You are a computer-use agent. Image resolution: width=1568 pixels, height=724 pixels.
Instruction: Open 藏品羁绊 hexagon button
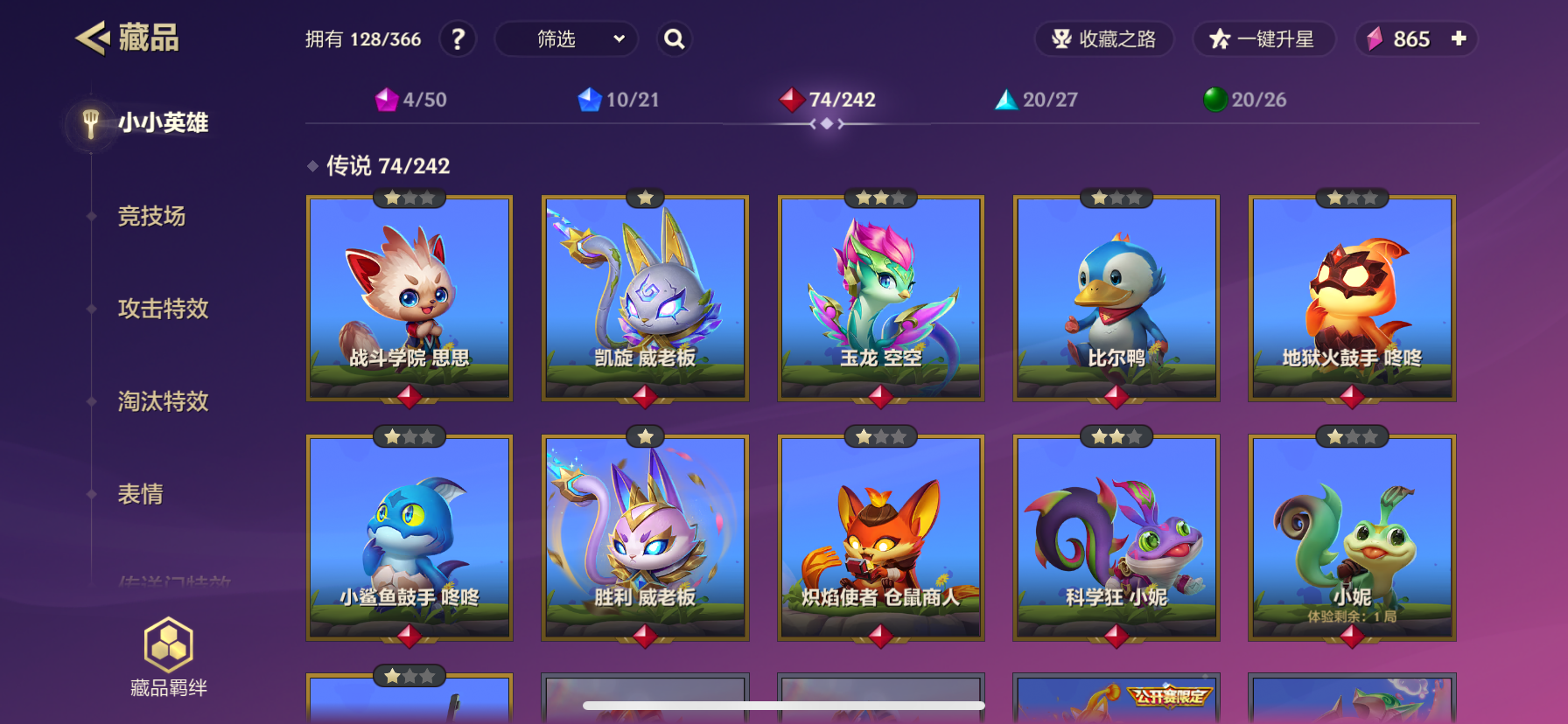tap(168, 657)
